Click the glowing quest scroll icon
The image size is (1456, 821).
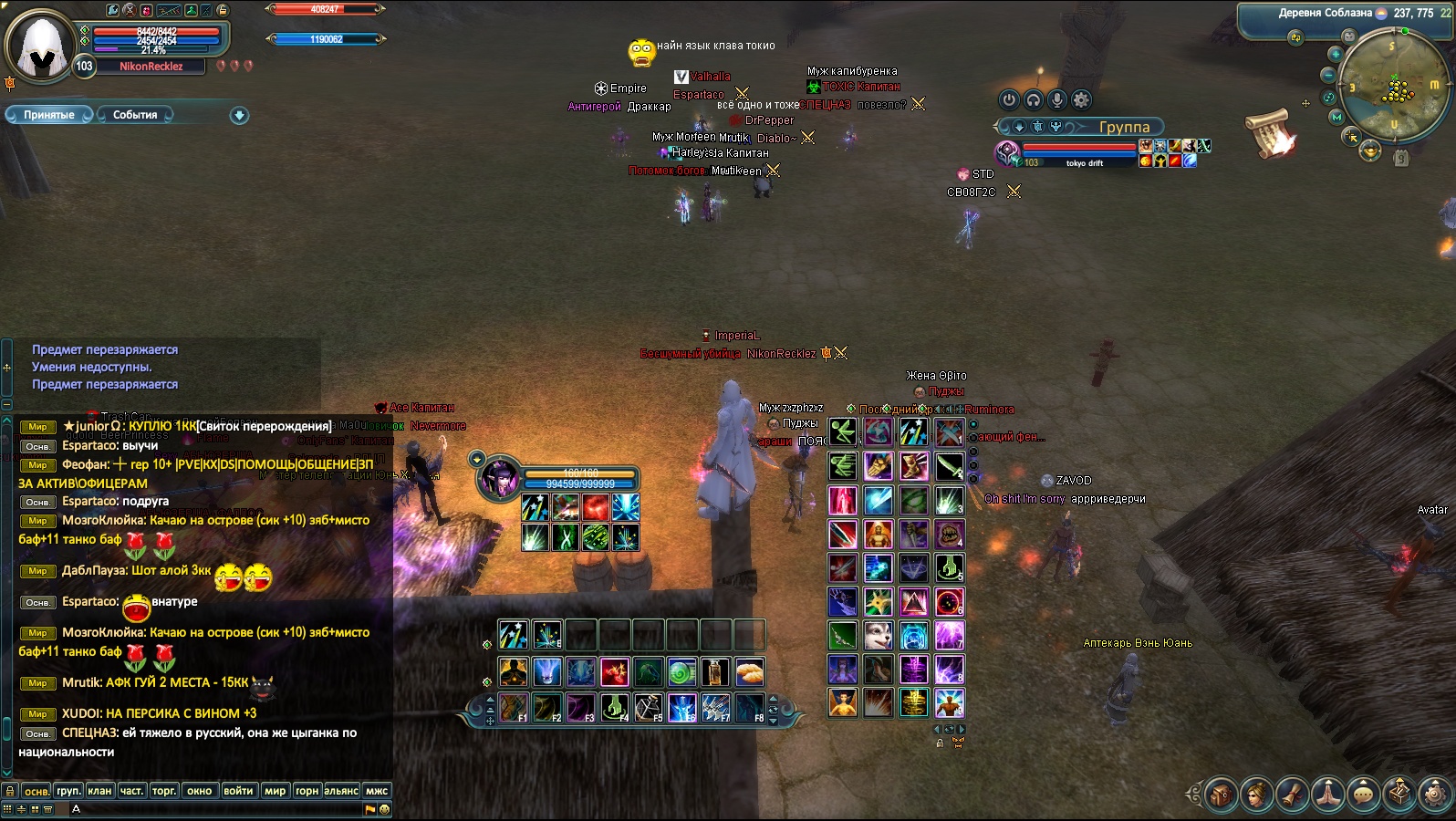click(x=1272, y=133)
